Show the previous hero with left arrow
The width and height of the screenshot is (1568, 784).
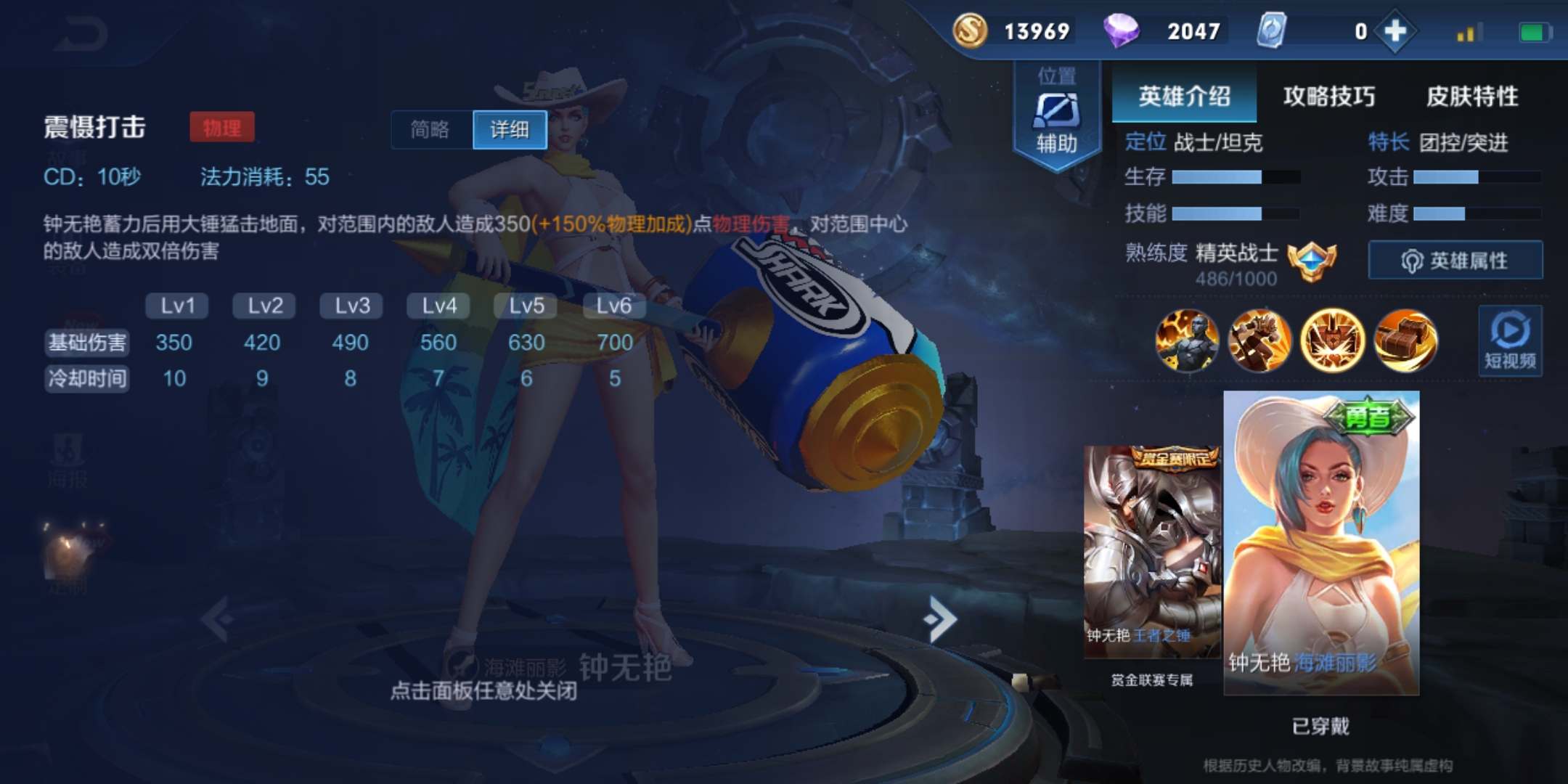pos(216,618)
